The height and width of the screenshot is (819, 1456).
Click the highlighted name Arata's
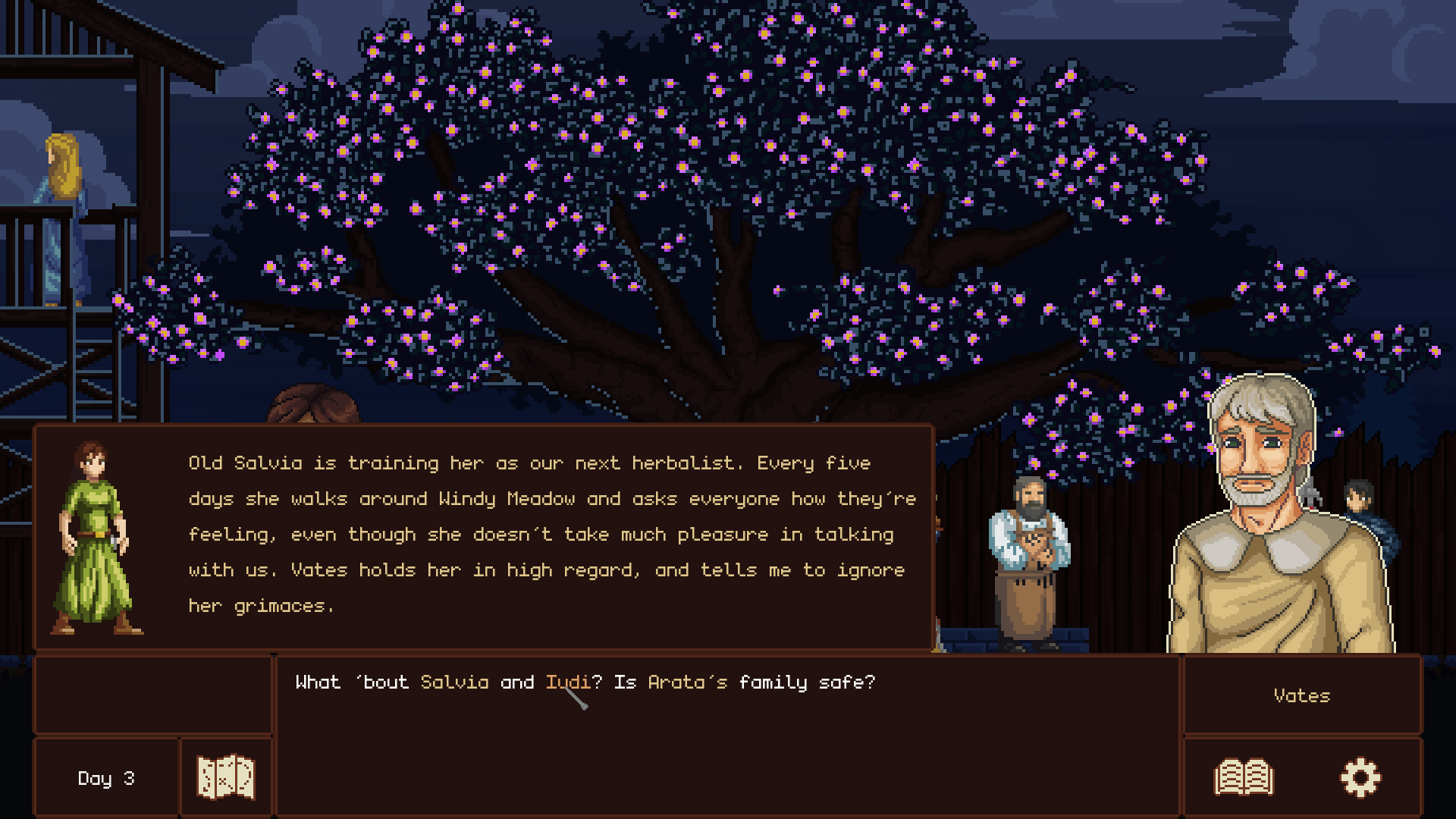click(x=687, y=682)
